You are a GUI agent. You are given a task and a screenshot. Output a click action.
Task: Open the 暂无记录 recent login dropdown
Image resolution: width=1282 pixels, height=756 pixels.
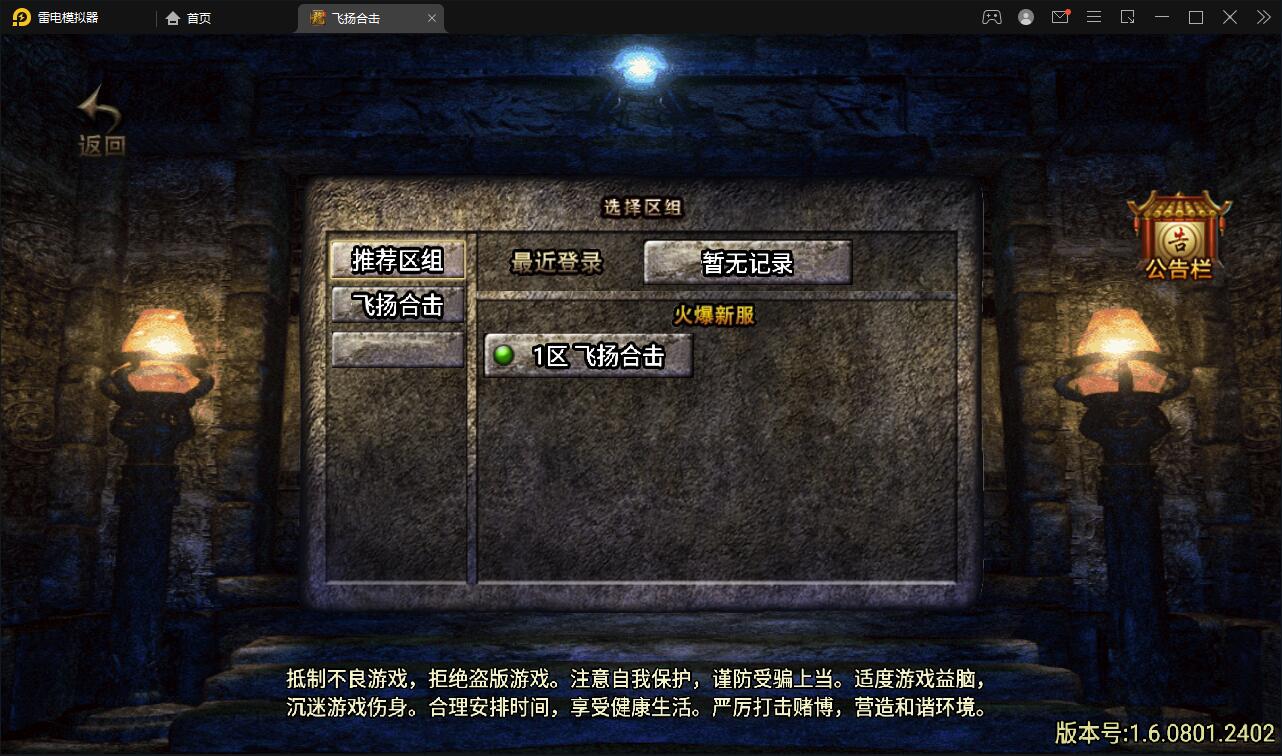pyautogui.click(x=748, y=262)
